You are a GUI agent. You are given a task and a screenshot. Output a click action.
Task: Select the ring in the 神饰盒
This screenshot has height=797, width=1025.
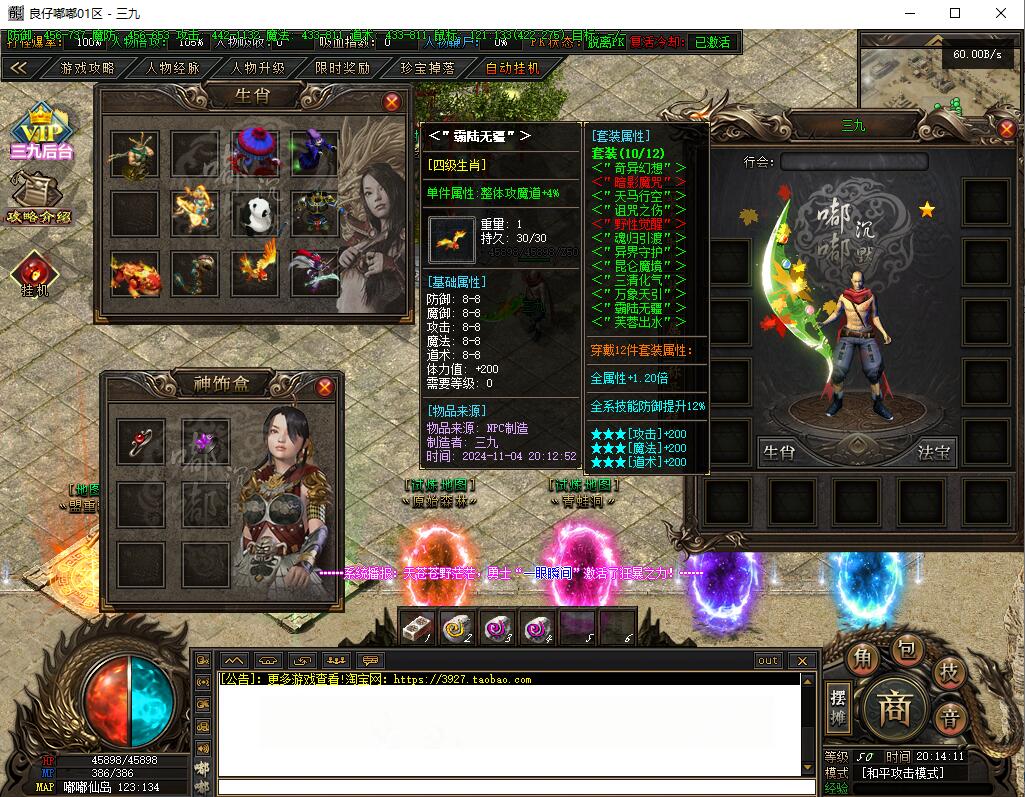point(142,441)
